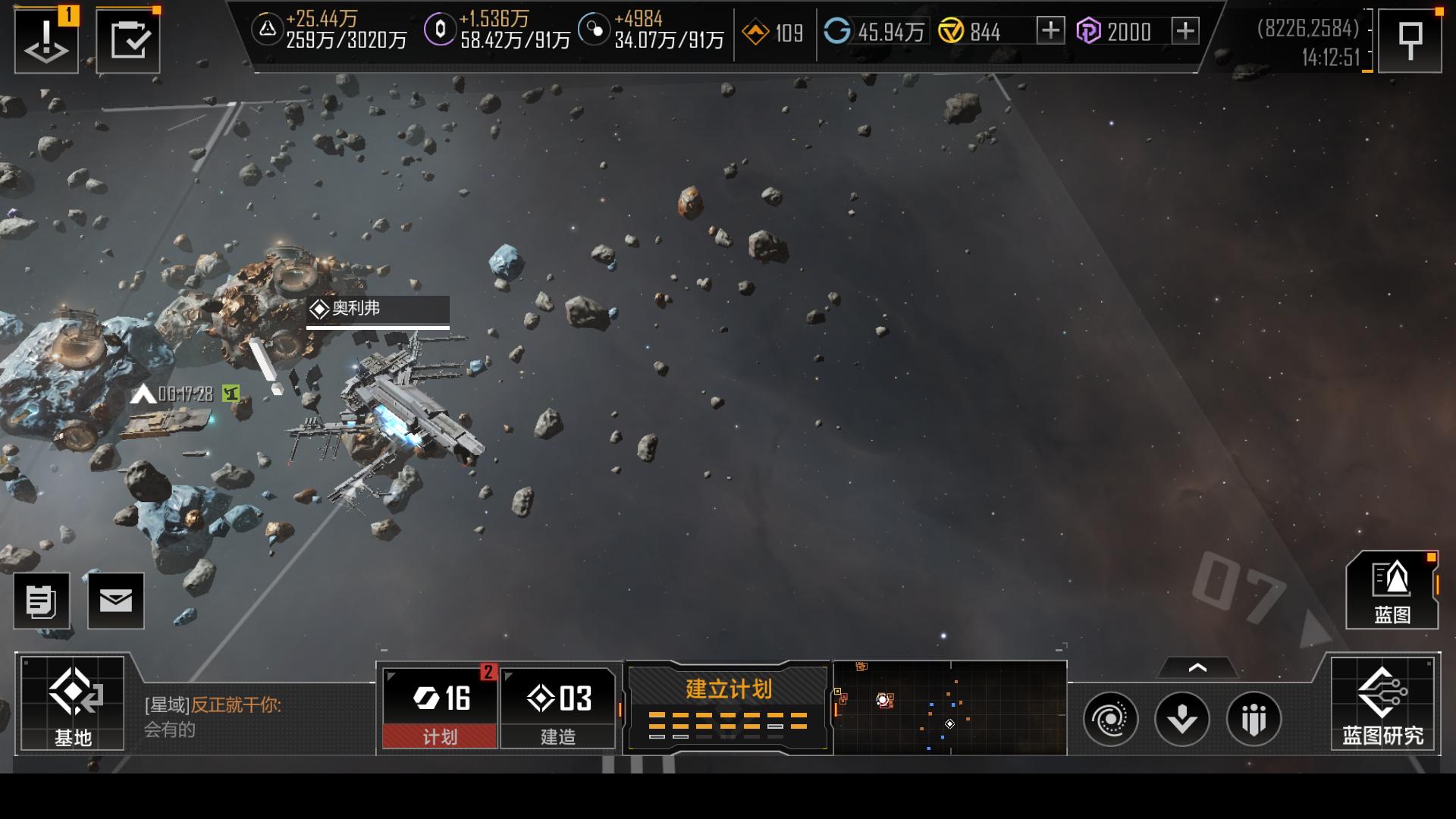
Task: Select the 奥利弗 base label
Action: [x=378, y=309]
